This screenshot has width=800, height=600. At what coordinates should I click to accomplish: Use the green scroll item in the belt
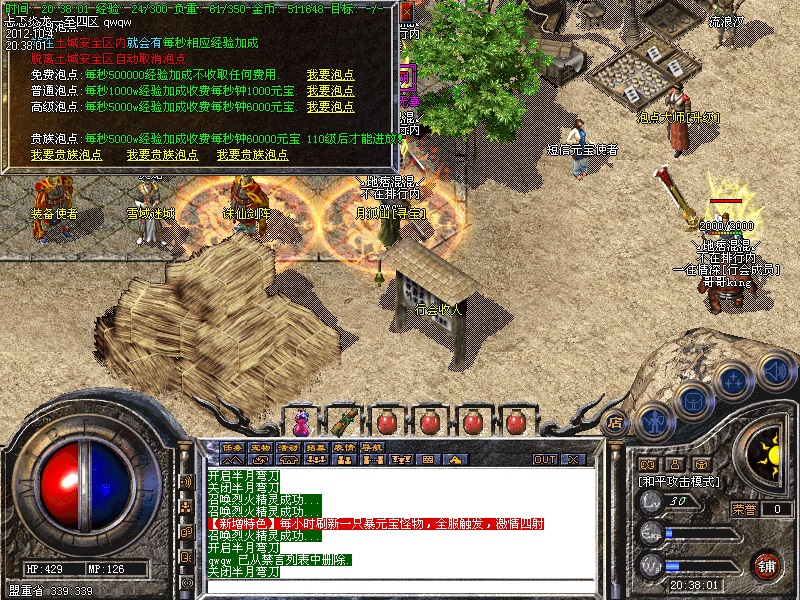(344, 421)
